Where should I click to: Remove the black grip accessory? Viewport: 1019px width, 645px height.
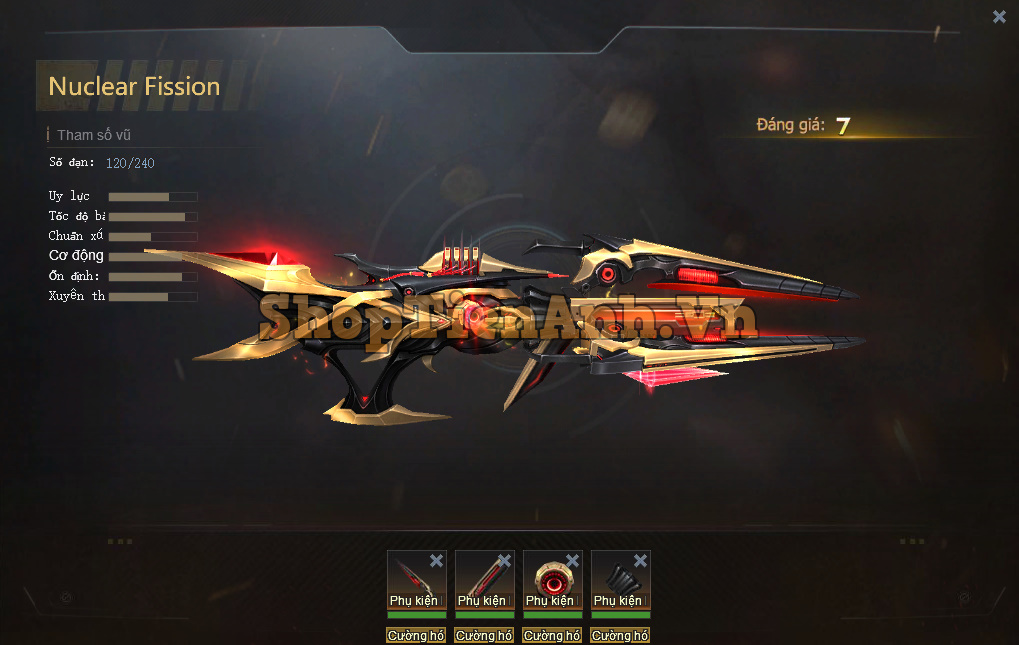click(640, 561)
